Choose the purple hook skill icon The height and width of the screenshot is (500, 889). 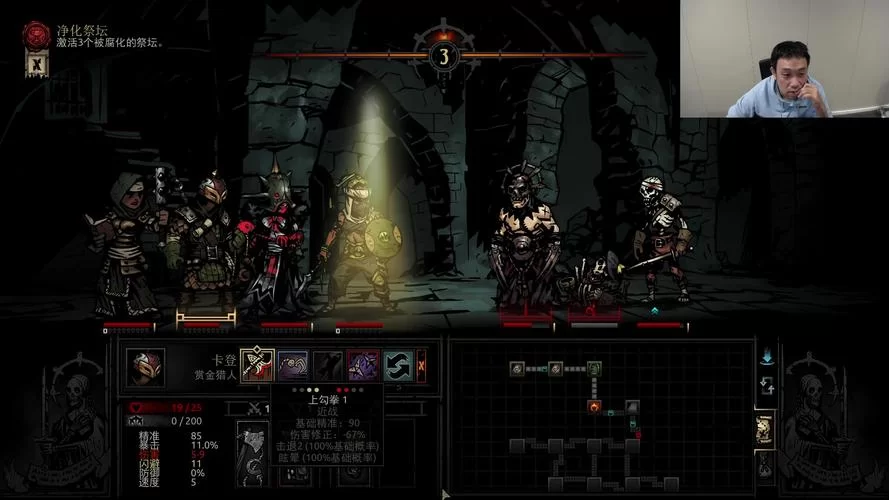pos(292,365)
